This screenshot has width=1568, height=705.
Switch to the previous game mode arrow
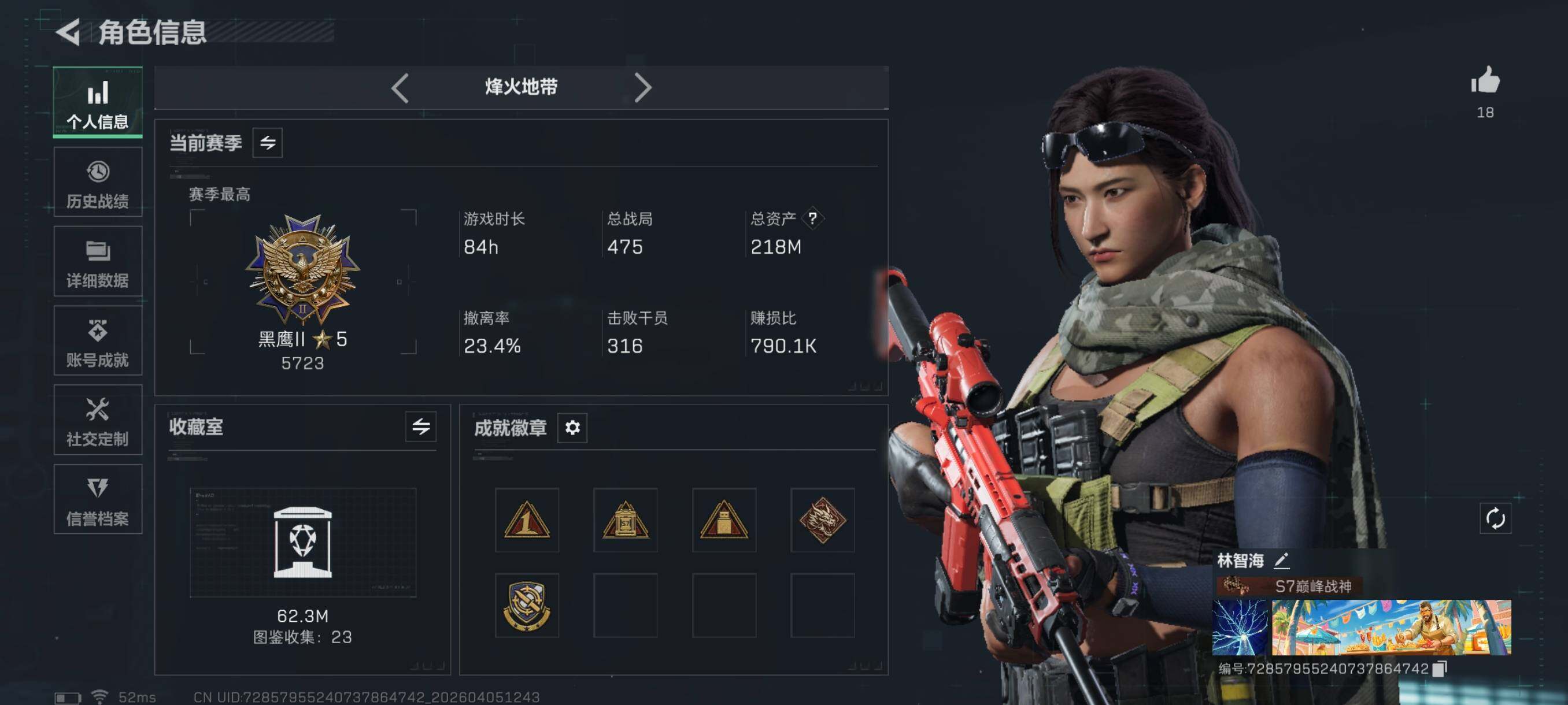(x=400, y=88)
